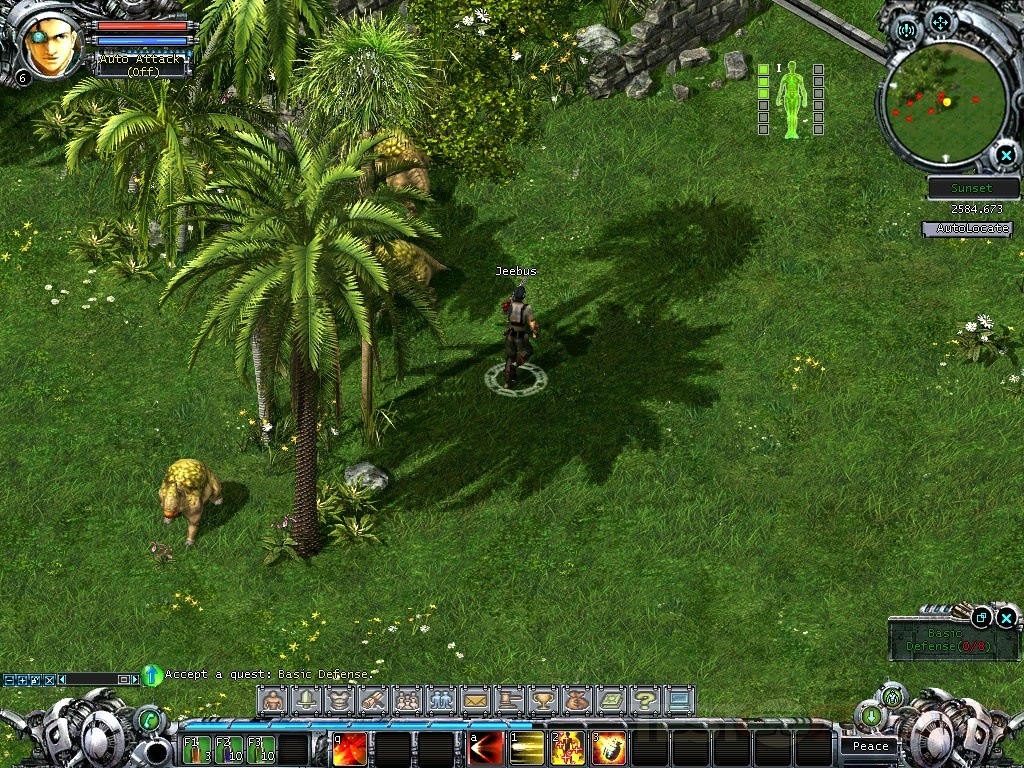Click the green arrow quest notification icon
Image resolution: width=1024 pixels, height=768 pixels.
(152, 675)
